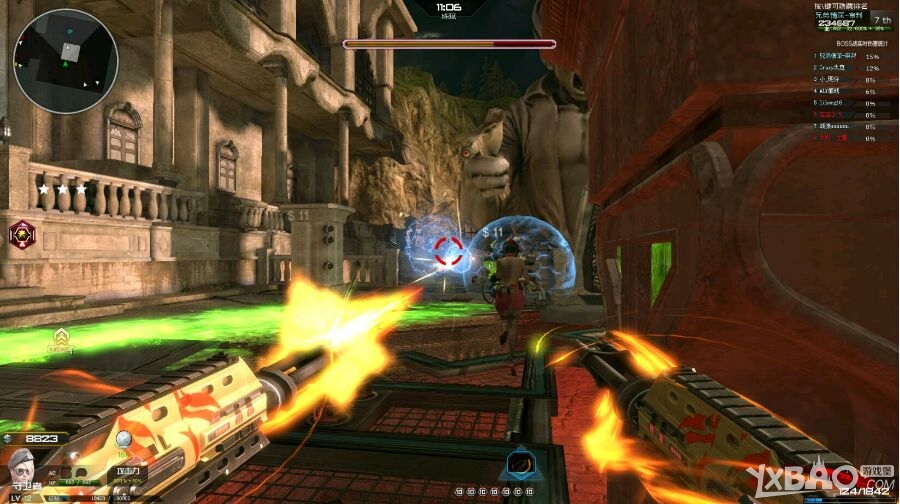
Task: Click the character portrait with beret
Action: click(x=22, y=468)
